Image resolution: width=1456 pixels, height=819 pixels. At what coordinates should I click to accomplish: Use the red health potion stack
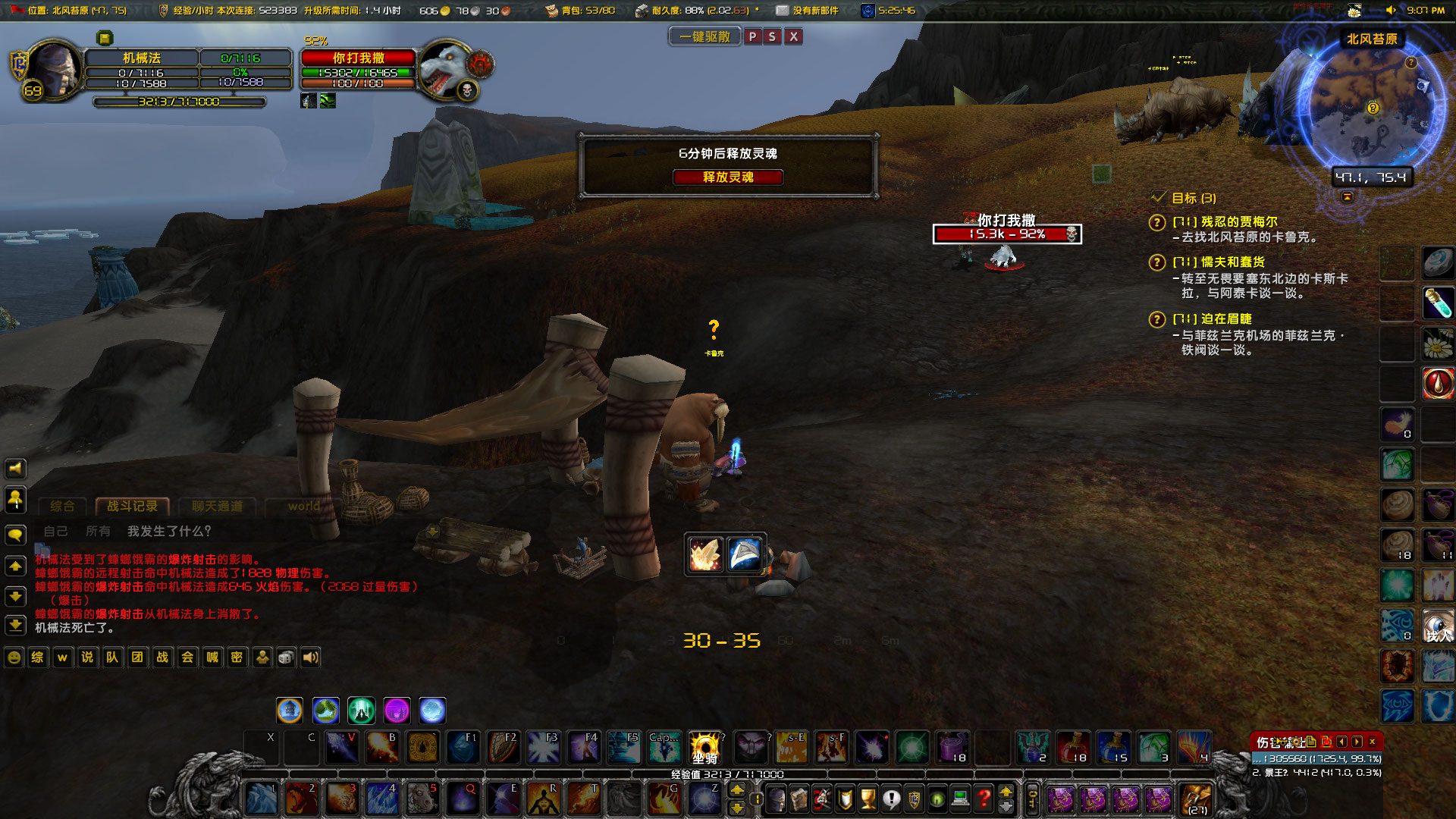[x=1073, y=748]
